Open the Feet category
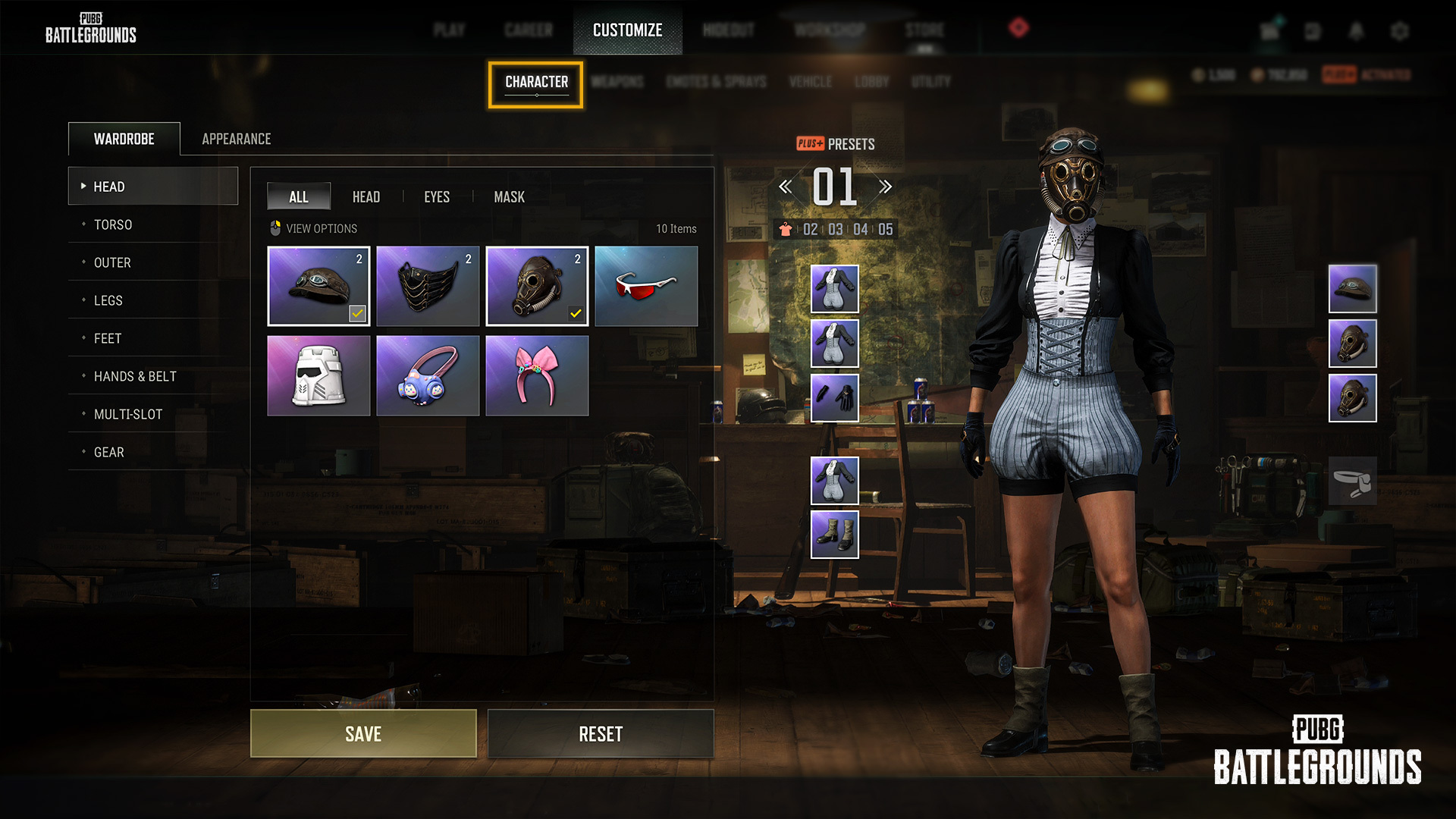Viewport: 1456px width, 819px height. click(x=107, y=338)
